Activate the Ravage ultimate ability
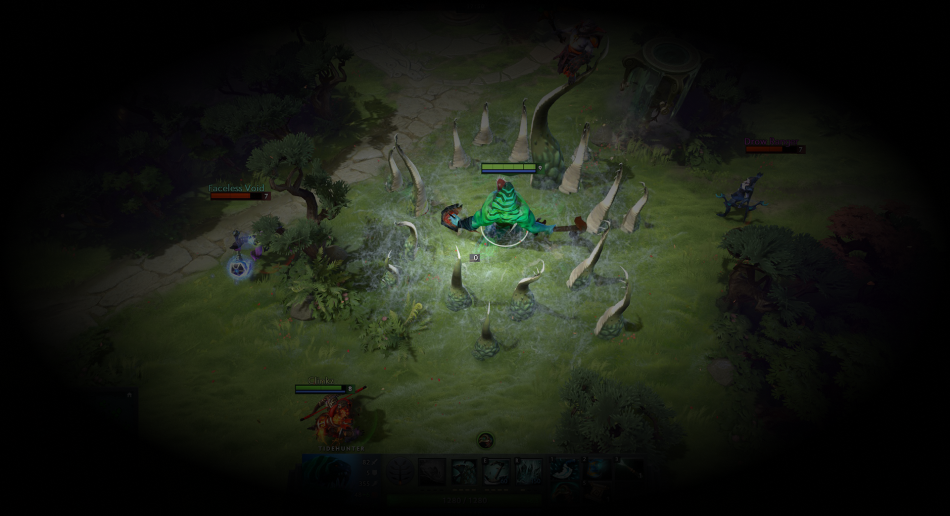 (529, 472)
